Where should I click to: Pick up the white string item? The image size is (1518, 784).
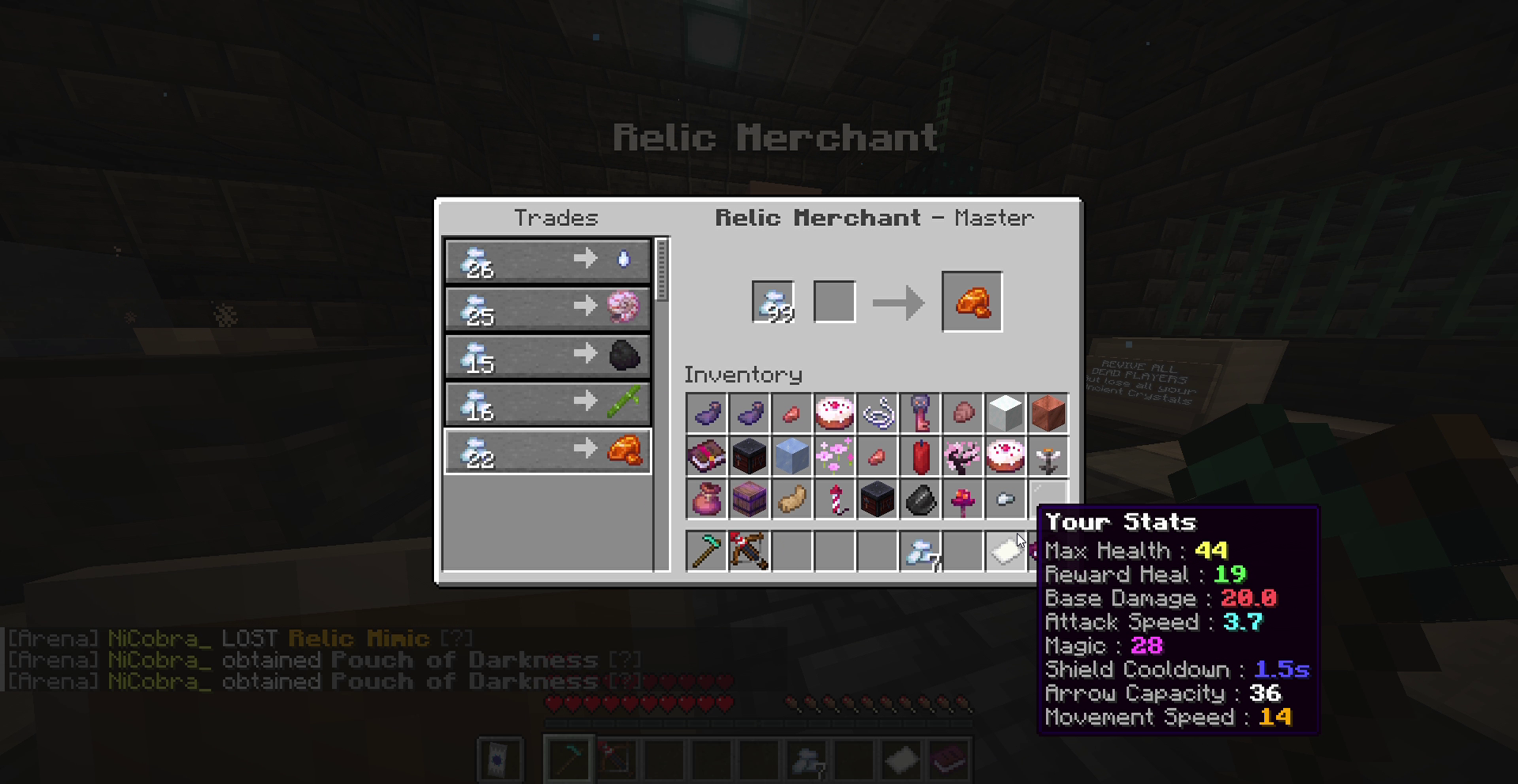tap(878, 413)
